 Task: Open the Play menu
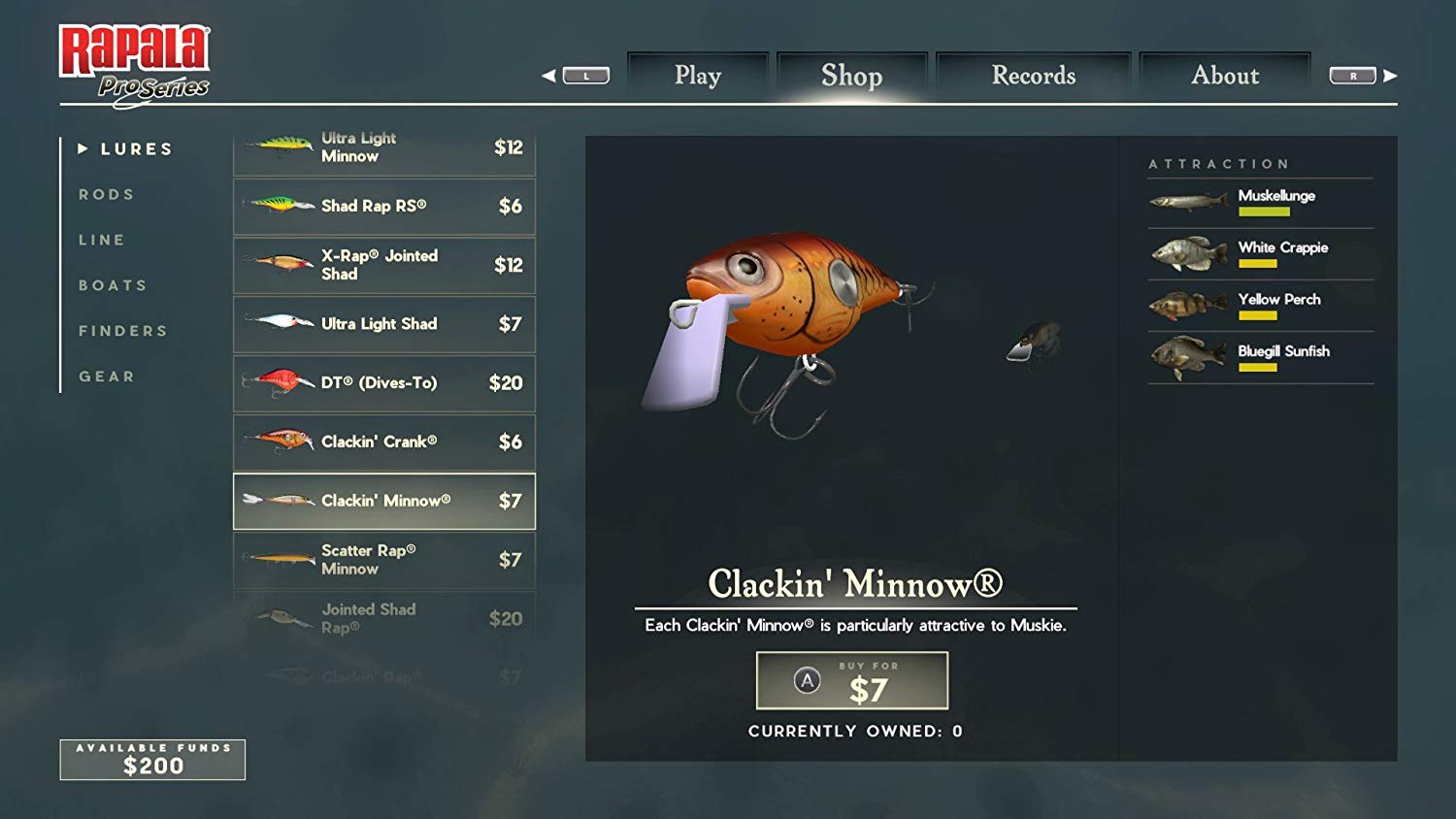pos(698,75)
